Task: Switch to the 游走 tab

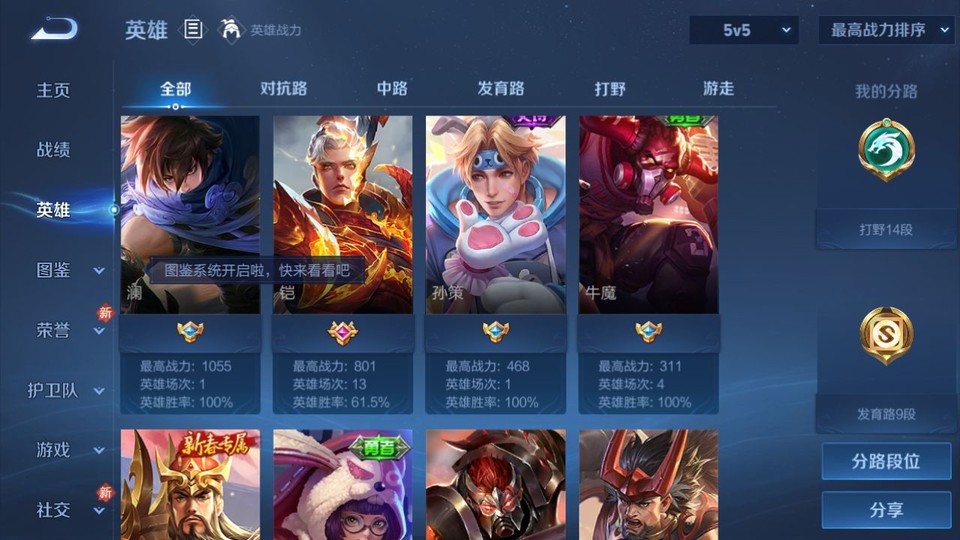Action: point(718,89)
